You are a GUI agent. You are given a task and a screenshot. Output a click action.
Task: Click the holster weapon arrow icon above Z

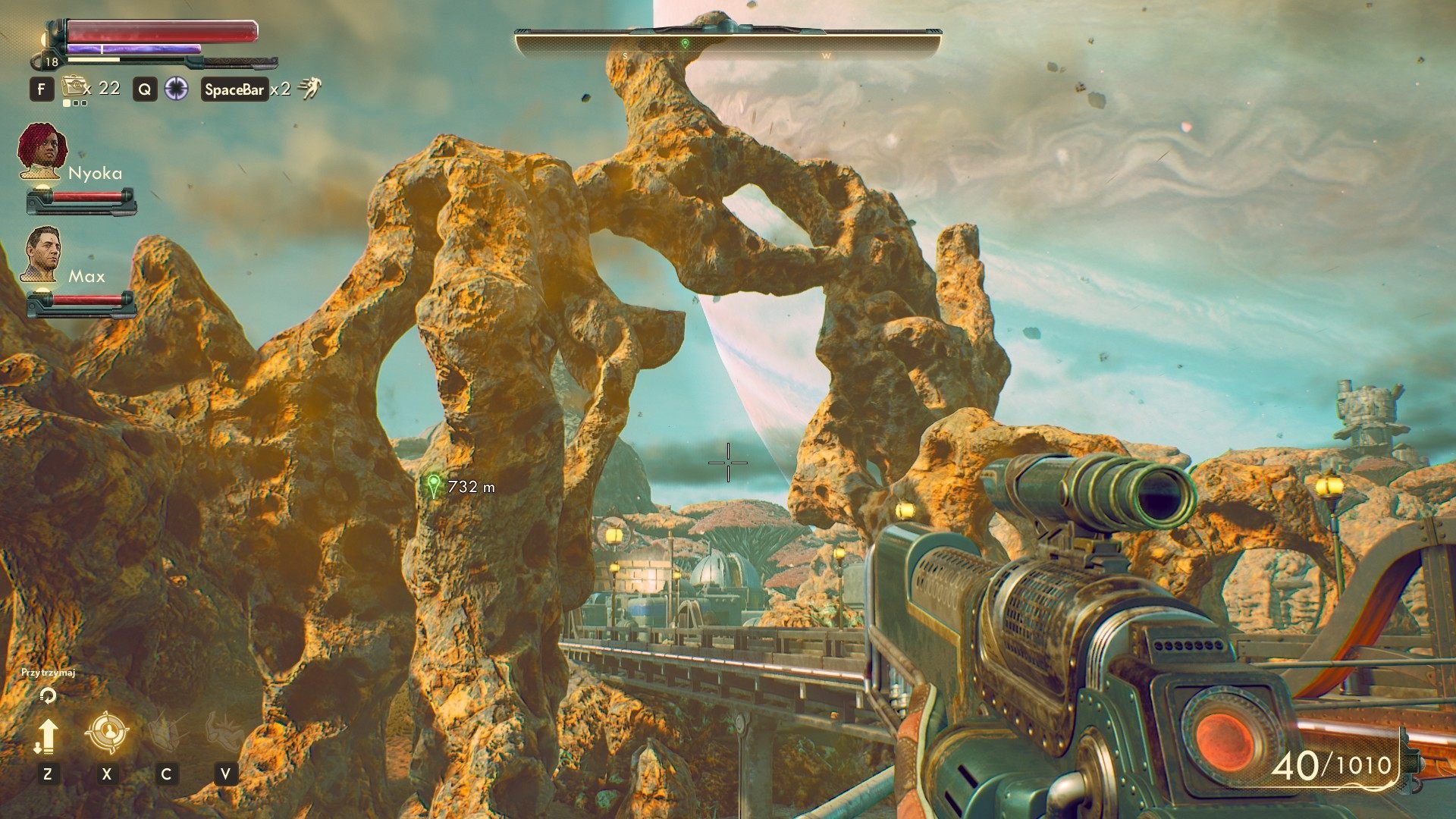48,735
